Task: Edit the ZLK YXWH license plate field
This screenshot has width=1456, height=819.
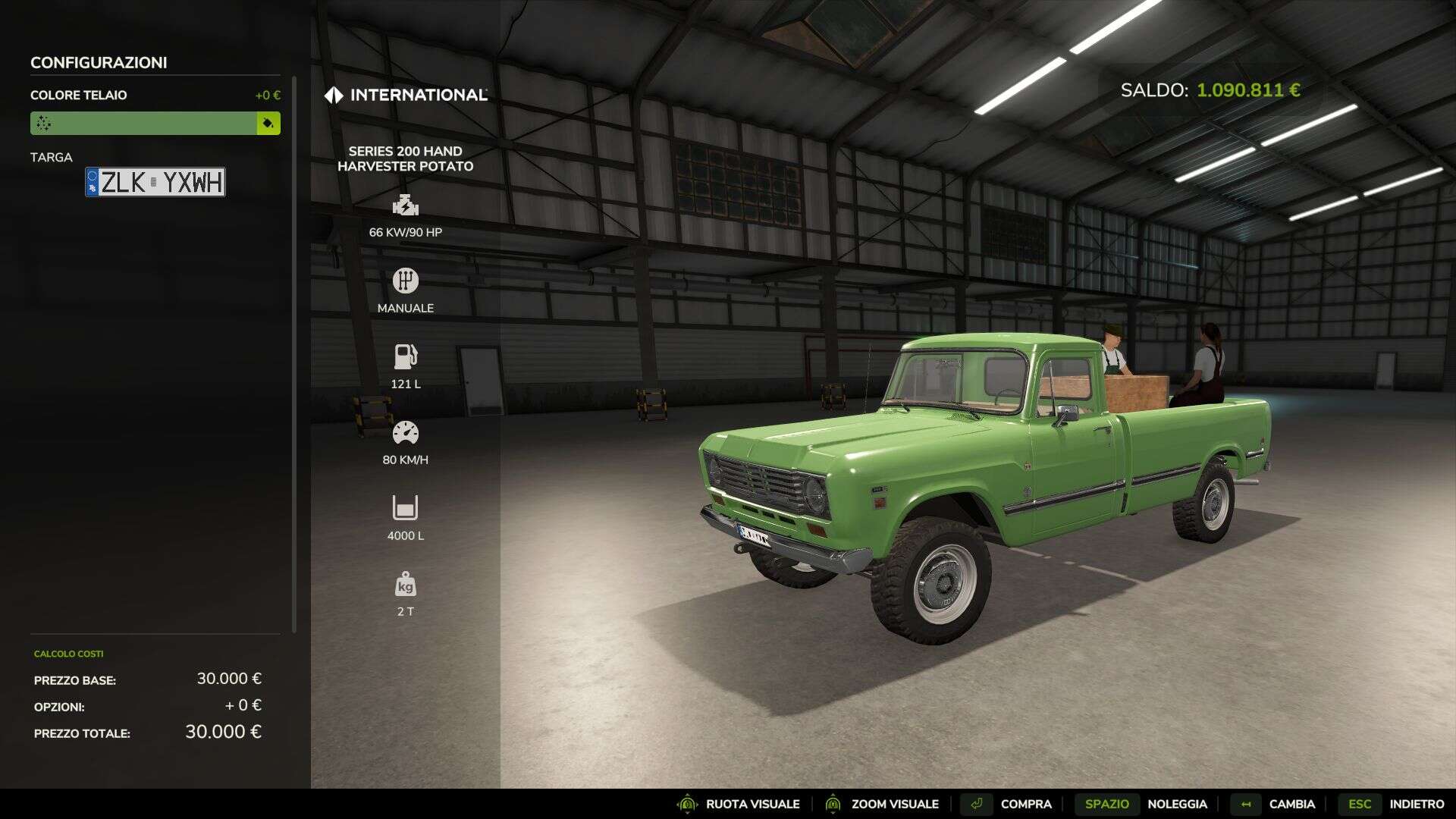Action: [x=155, y=182]
